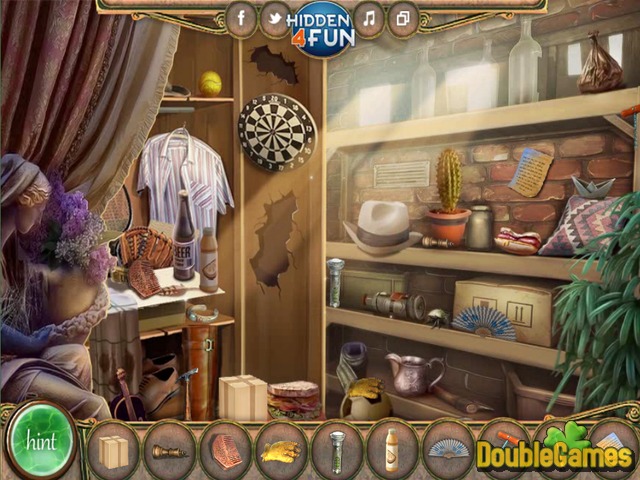The image size is (640, 480).
Task: Select the cardboard box item slot
Action: pos(113,449)
